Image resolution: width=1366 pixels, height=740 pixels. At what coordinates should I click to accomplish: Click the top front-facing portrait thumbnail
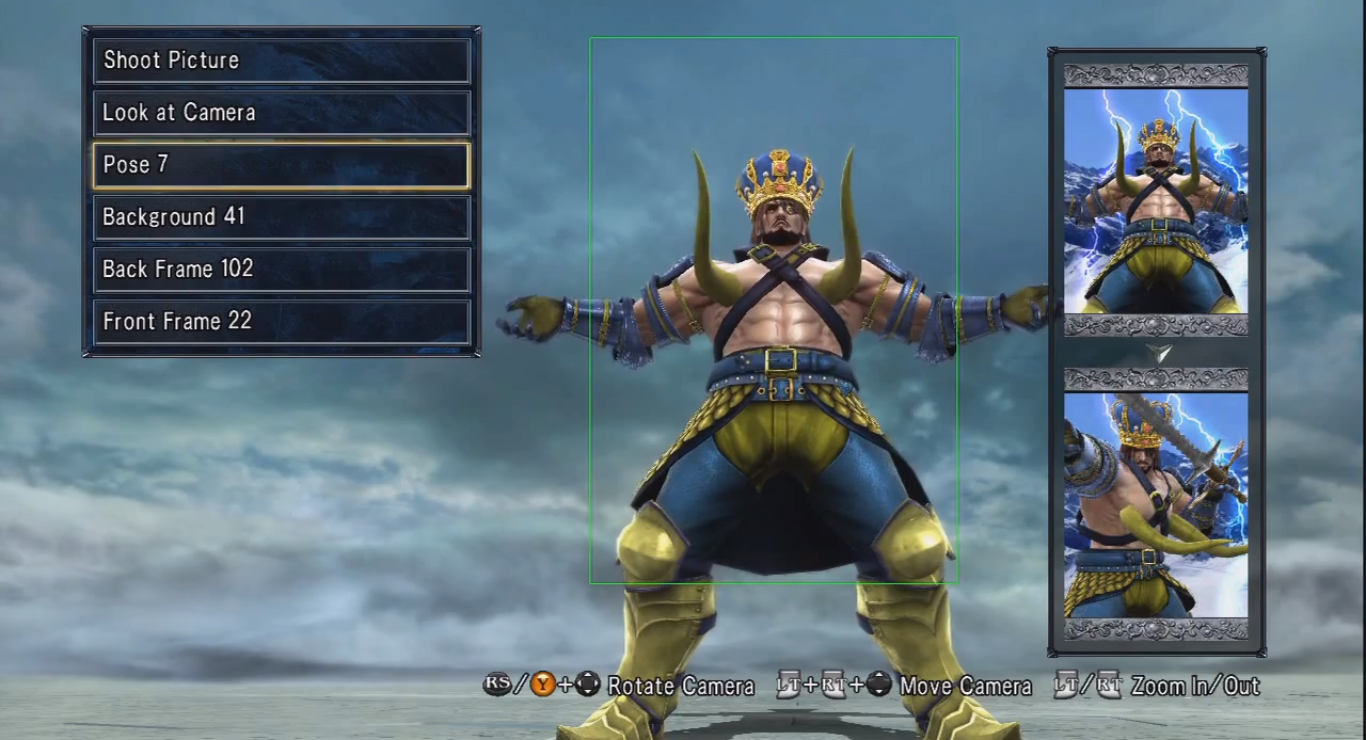pos(1156,201)
